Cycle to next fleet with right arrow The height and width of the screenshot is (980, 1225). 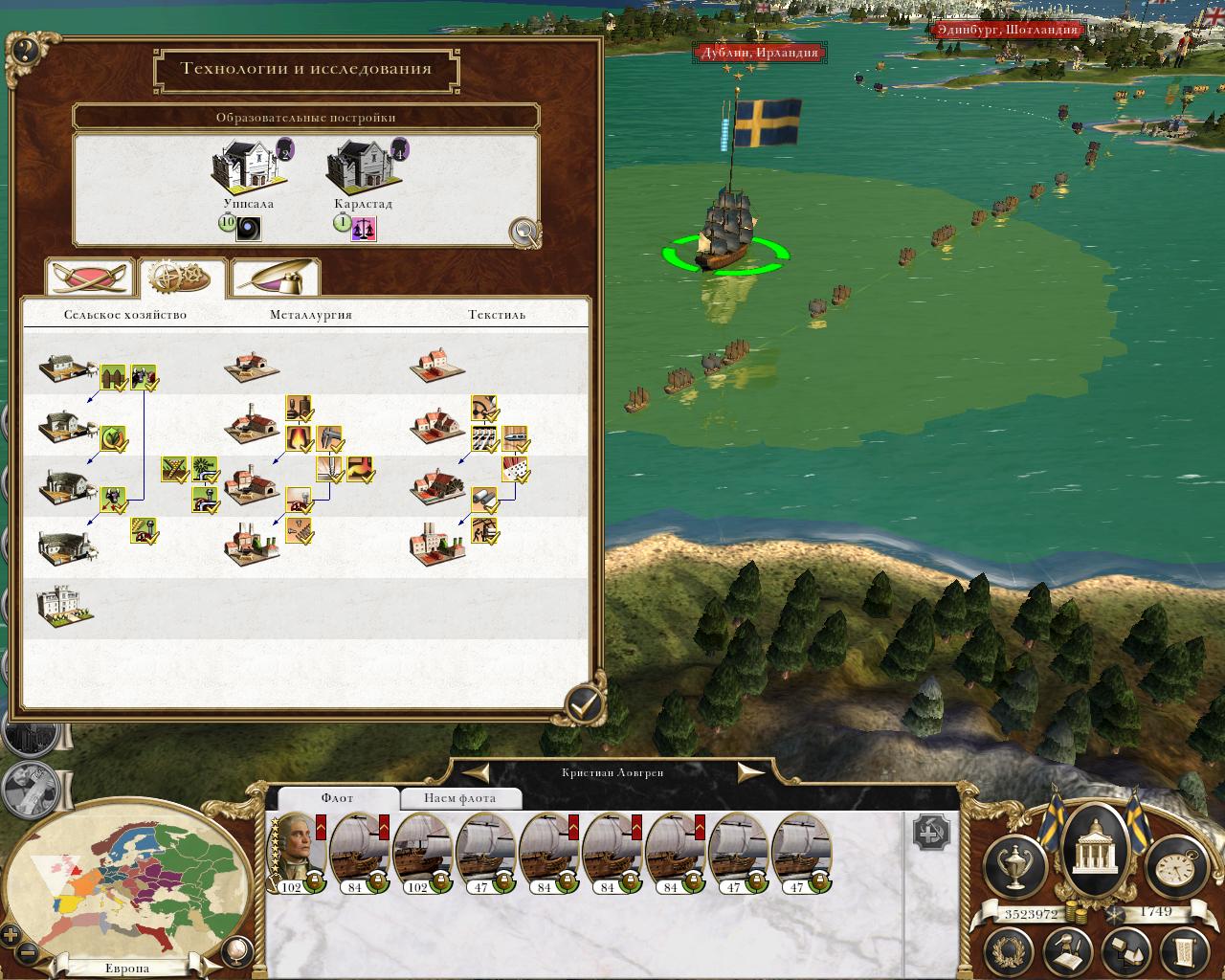[x=750, y=772]
